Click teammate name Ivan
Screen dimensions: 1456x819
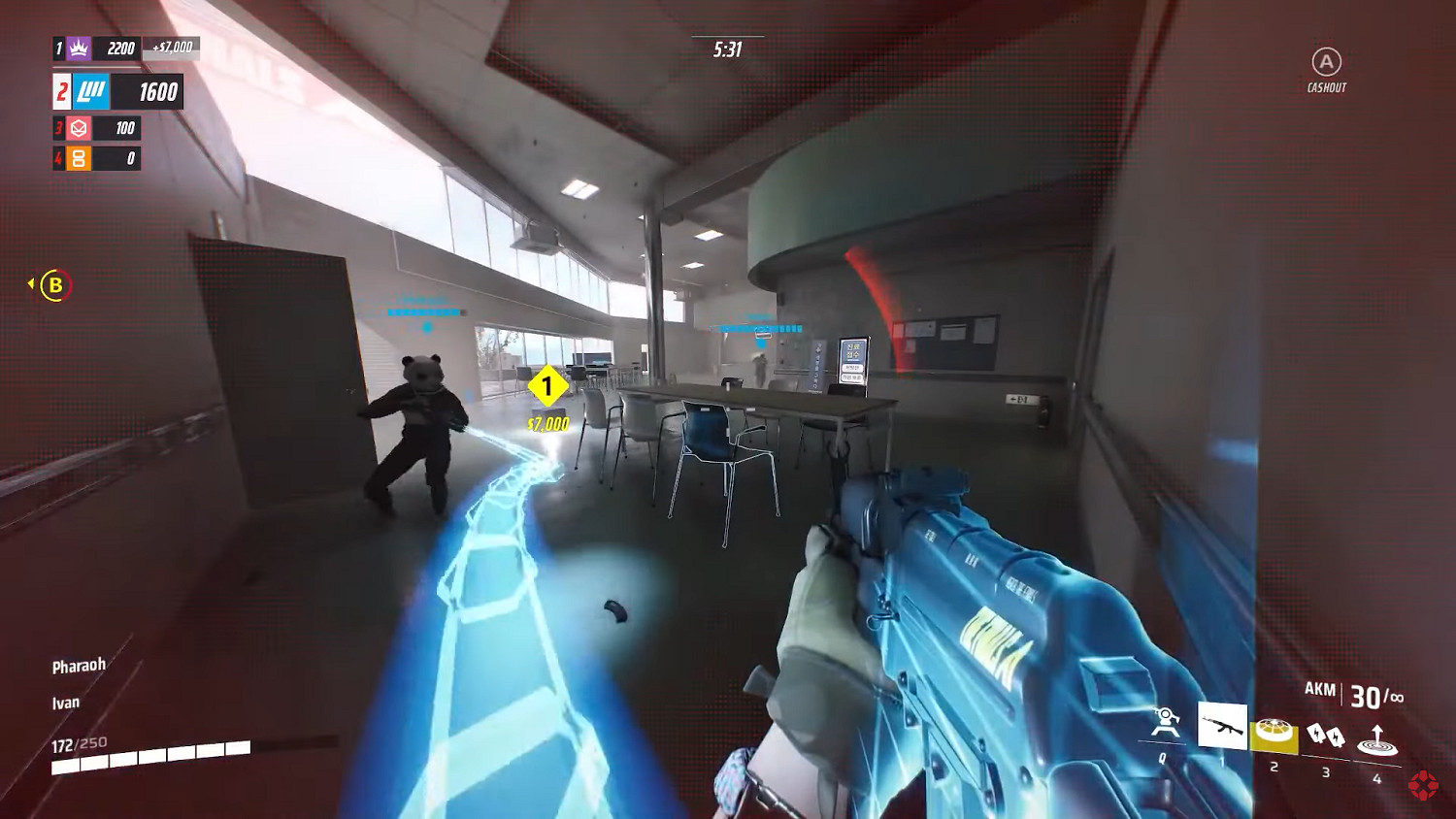point(65,702)
